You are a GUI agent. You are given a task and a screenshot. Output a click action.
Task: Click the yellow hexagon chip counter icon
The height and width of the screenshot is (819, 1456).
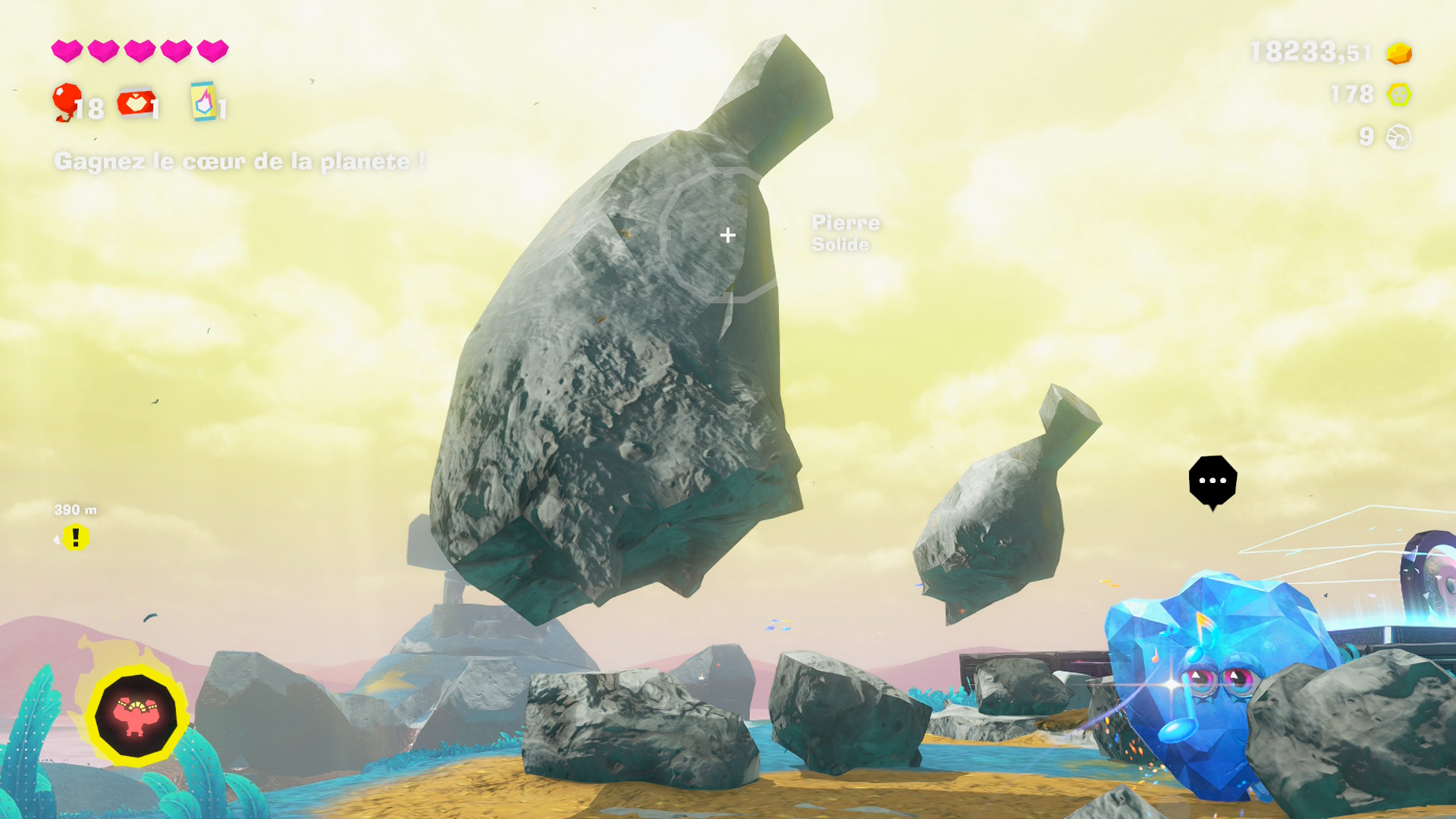tap(1398, 95)
